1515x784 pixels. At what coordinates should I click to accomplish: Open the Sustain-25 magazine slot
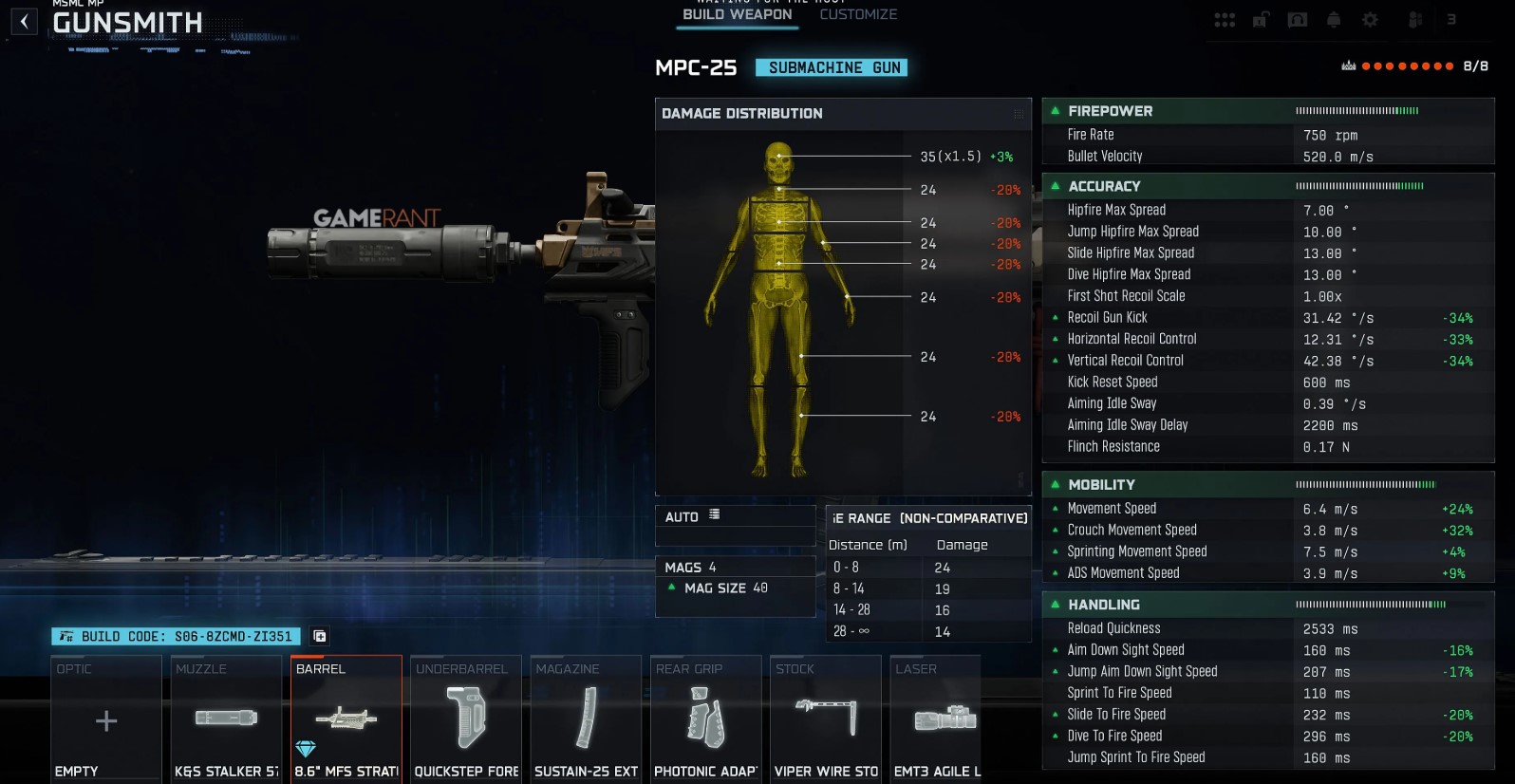586,719
